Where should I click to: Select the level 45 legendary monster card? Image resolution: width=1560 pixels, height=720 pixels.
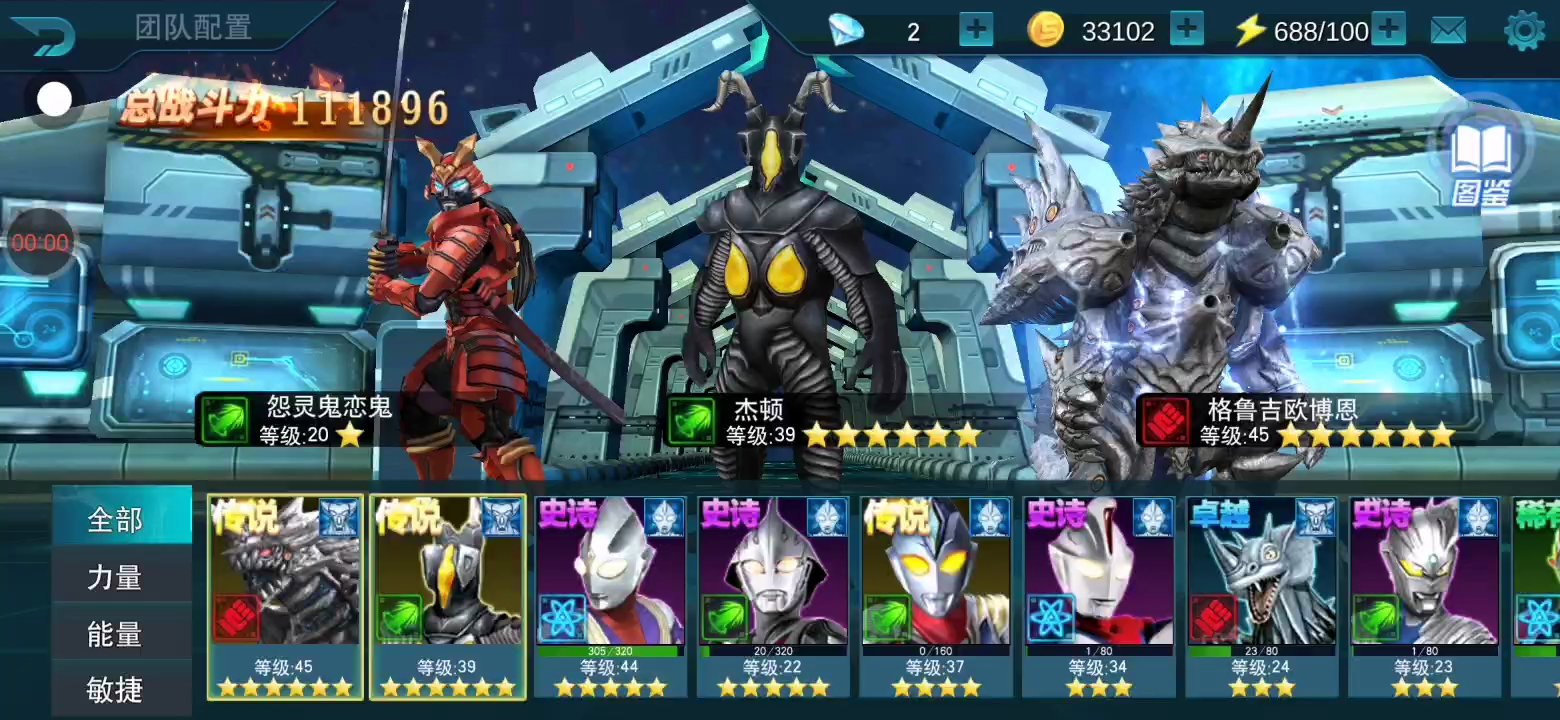point(285,596)
